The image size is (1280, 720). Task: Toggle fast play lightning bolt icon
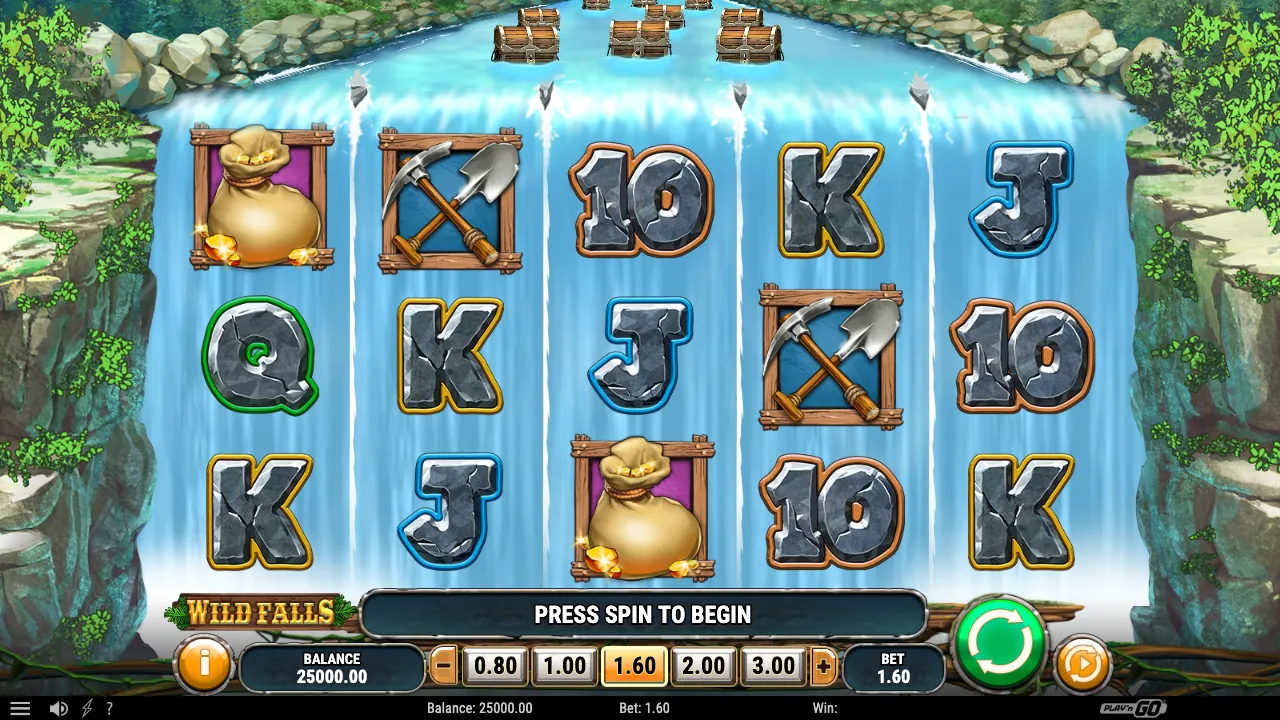tap(87, 708)
